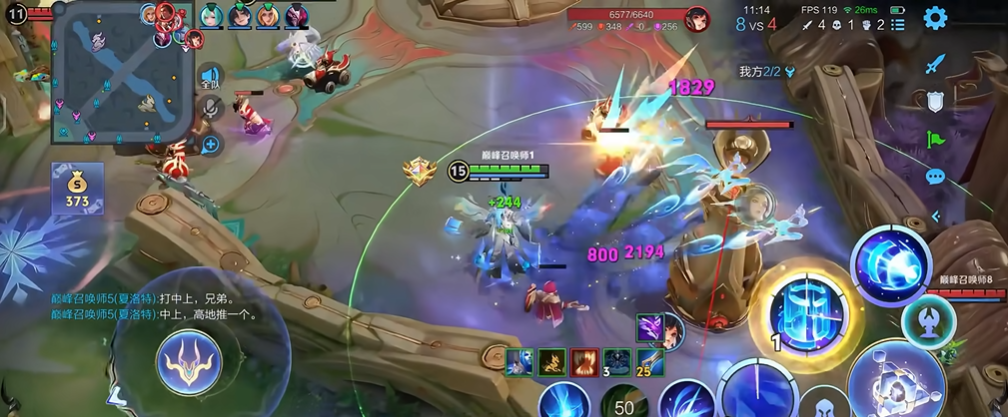Image resolution: width=1008 pixels, height=417 pixels.
Task: Use the summoner spell with crown emblem
Action: click(x=192, y=358)
